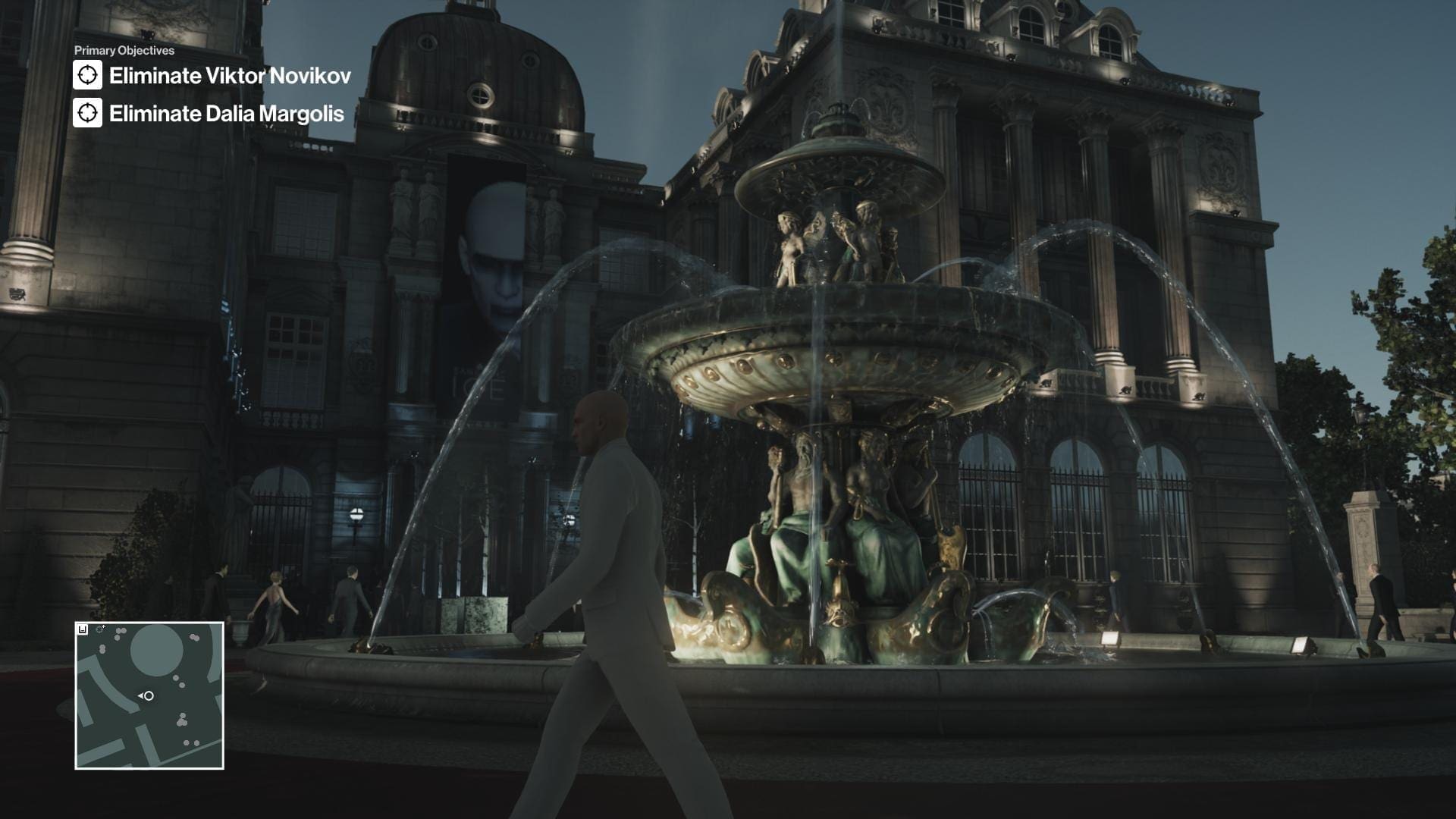Click the target icon beside Viktor Novikov
Image resolution: width=1456 pixels, height=819 pixels.
[x=87, y=75]
